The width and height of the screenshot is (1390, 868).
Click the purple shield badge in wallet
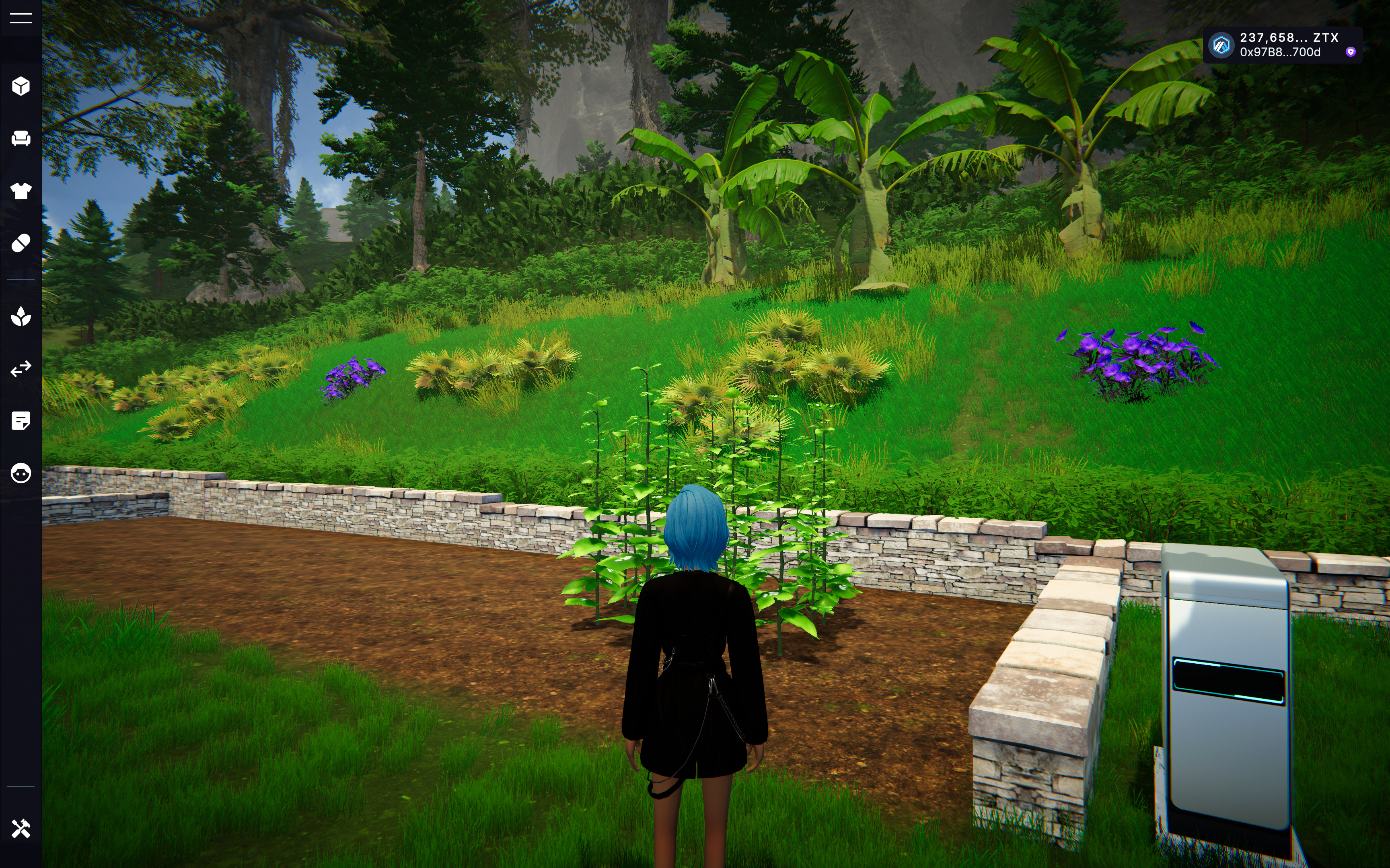(1351, 52)
